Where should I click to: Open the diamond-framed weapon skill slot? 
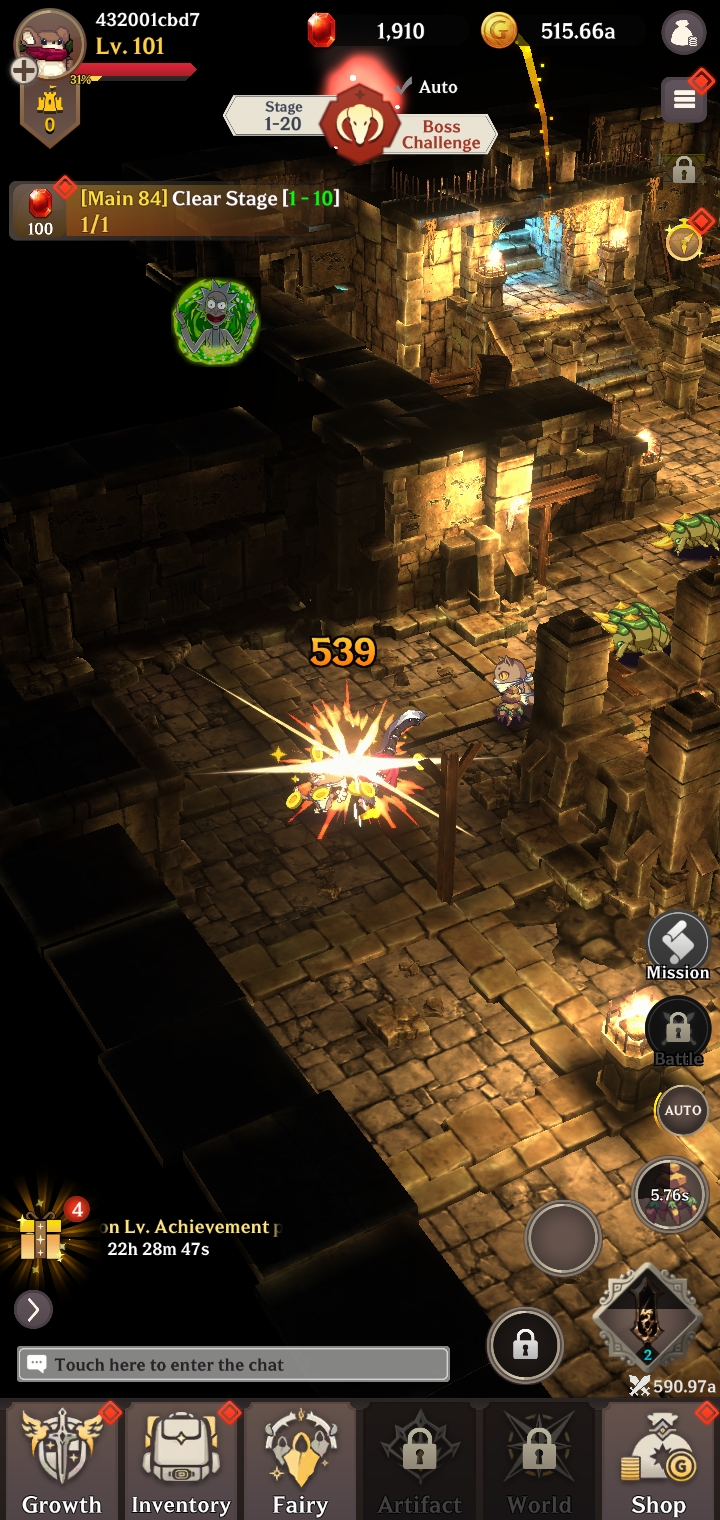pyautogui.click(x=647, y=1319)
